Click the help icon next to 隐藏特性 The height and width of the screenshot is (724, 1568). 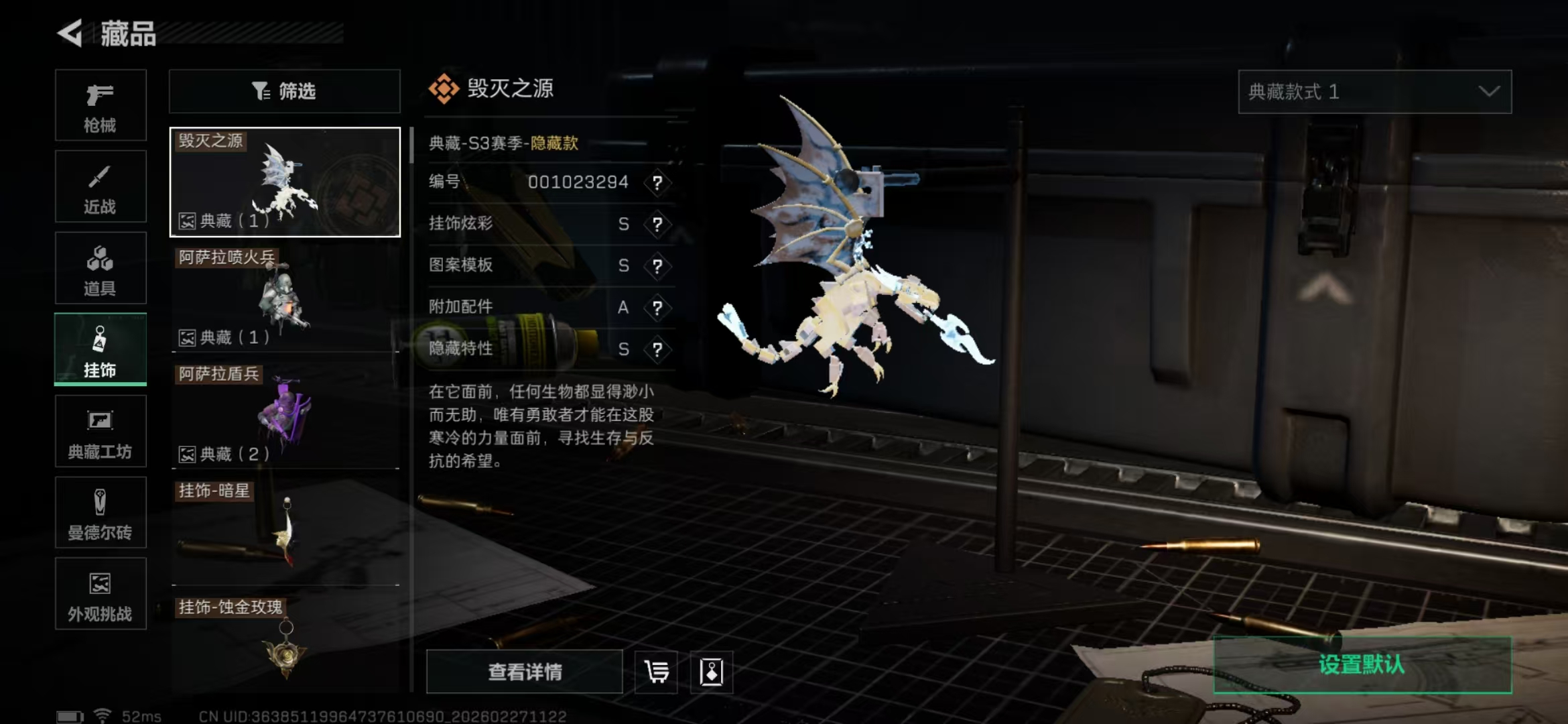657,349
